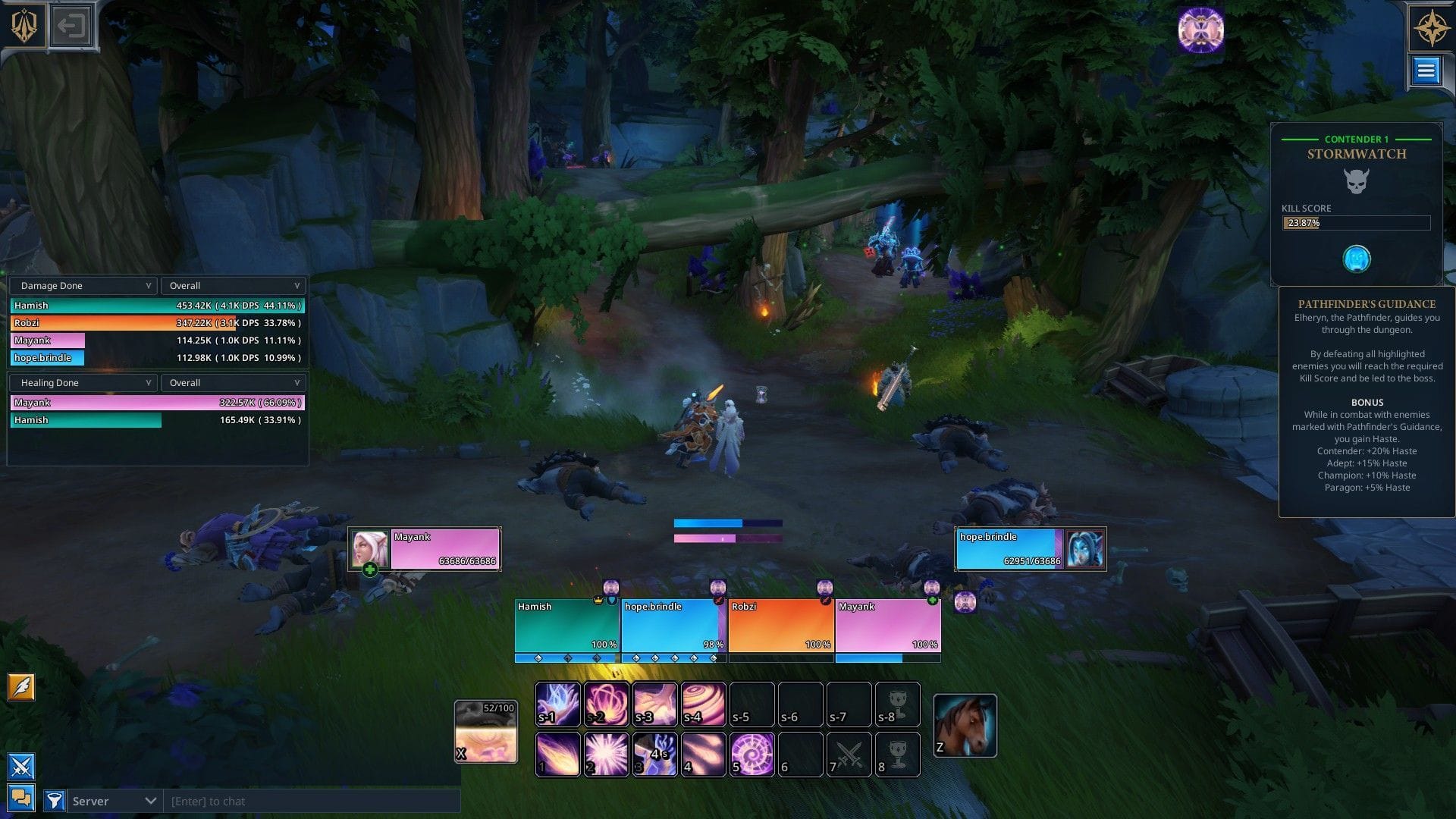Open the Server chat channel dropdown

[x=112, y=800]
